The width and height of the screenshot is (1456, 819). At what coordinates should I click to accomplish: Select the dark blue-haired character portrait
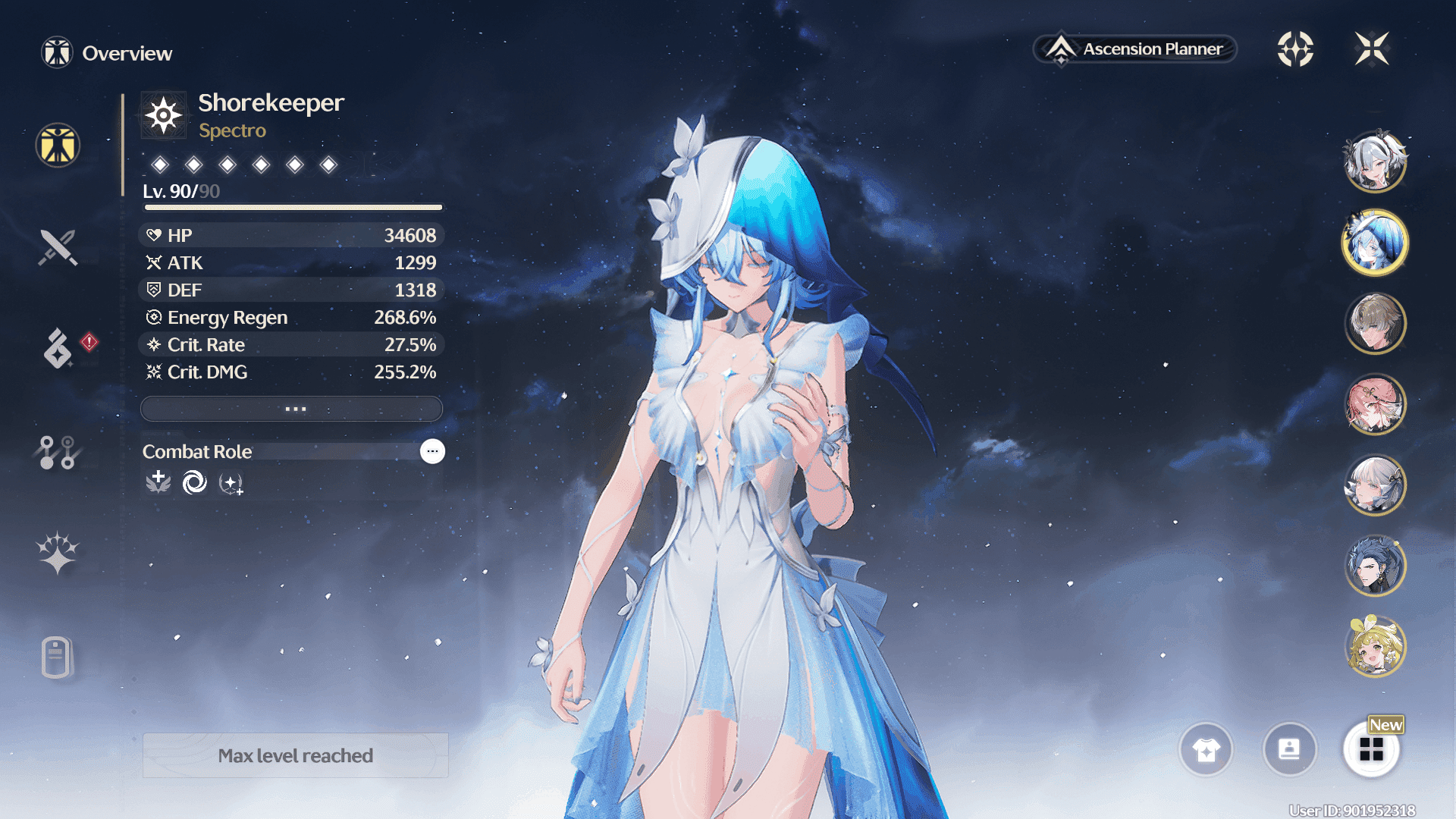tap(1374, 566)
